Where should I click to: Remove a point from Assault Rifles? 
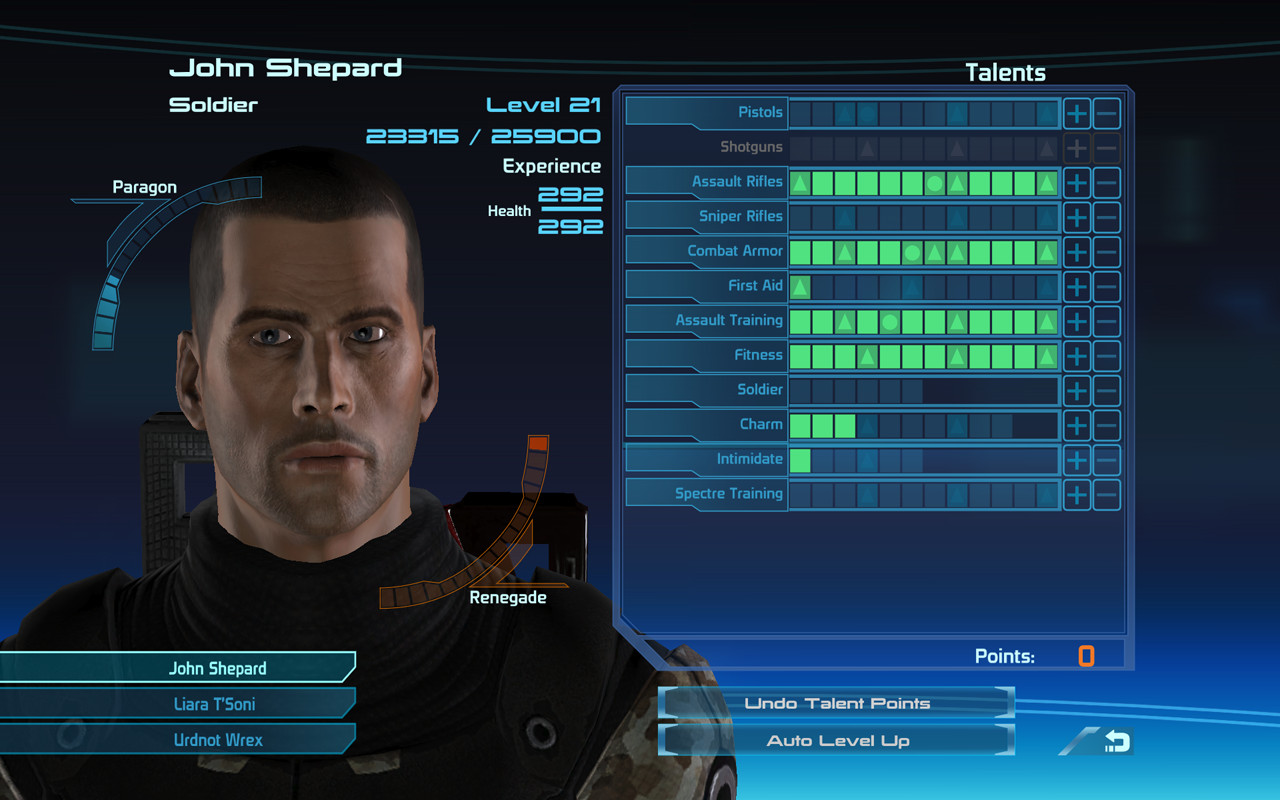click(1107, 182)
